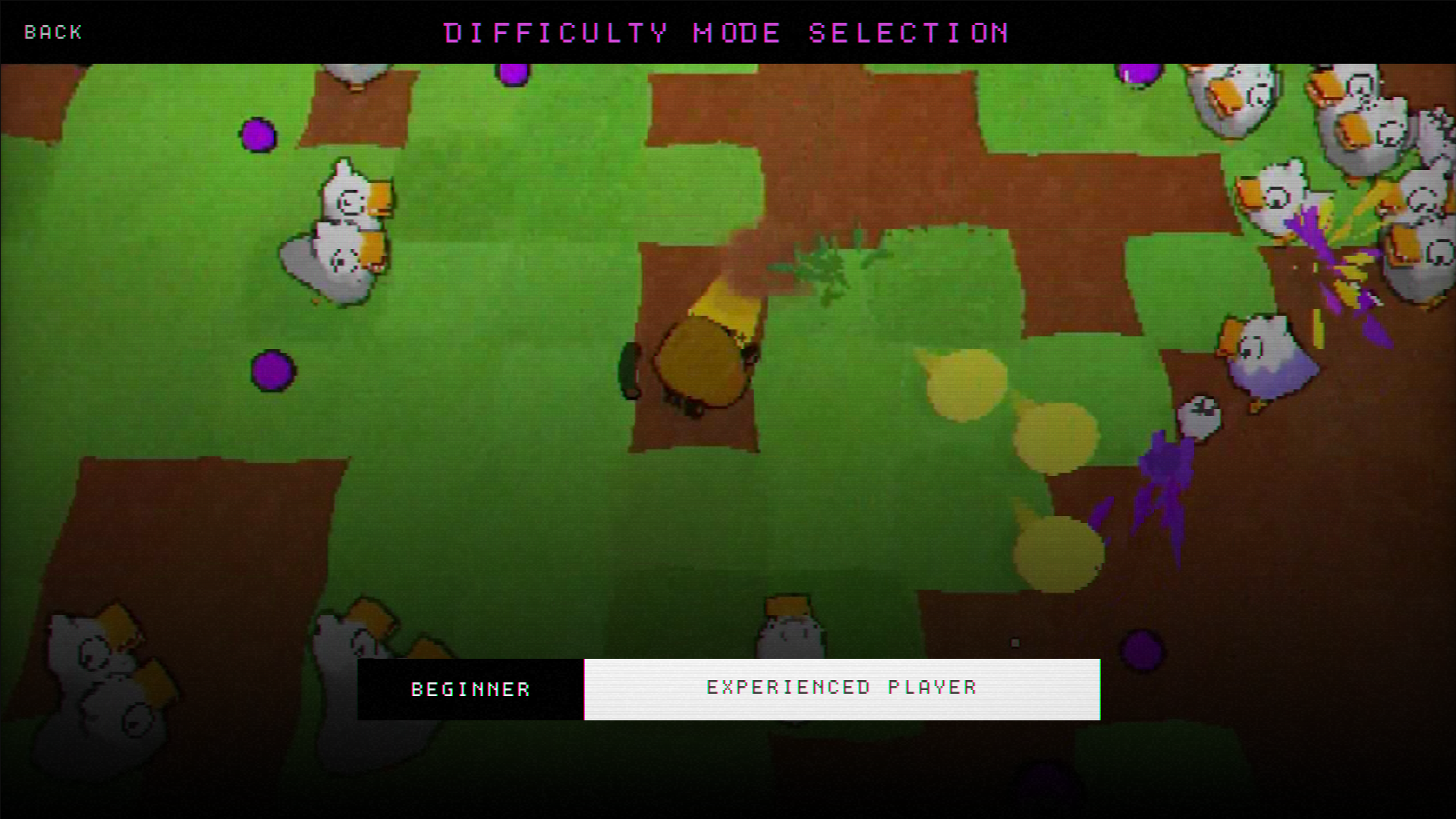Image resolution: width=1456 pixels, height=819 pixels.
Task: Click the chicken peeking at bottom center
Action: click(789, 622)
